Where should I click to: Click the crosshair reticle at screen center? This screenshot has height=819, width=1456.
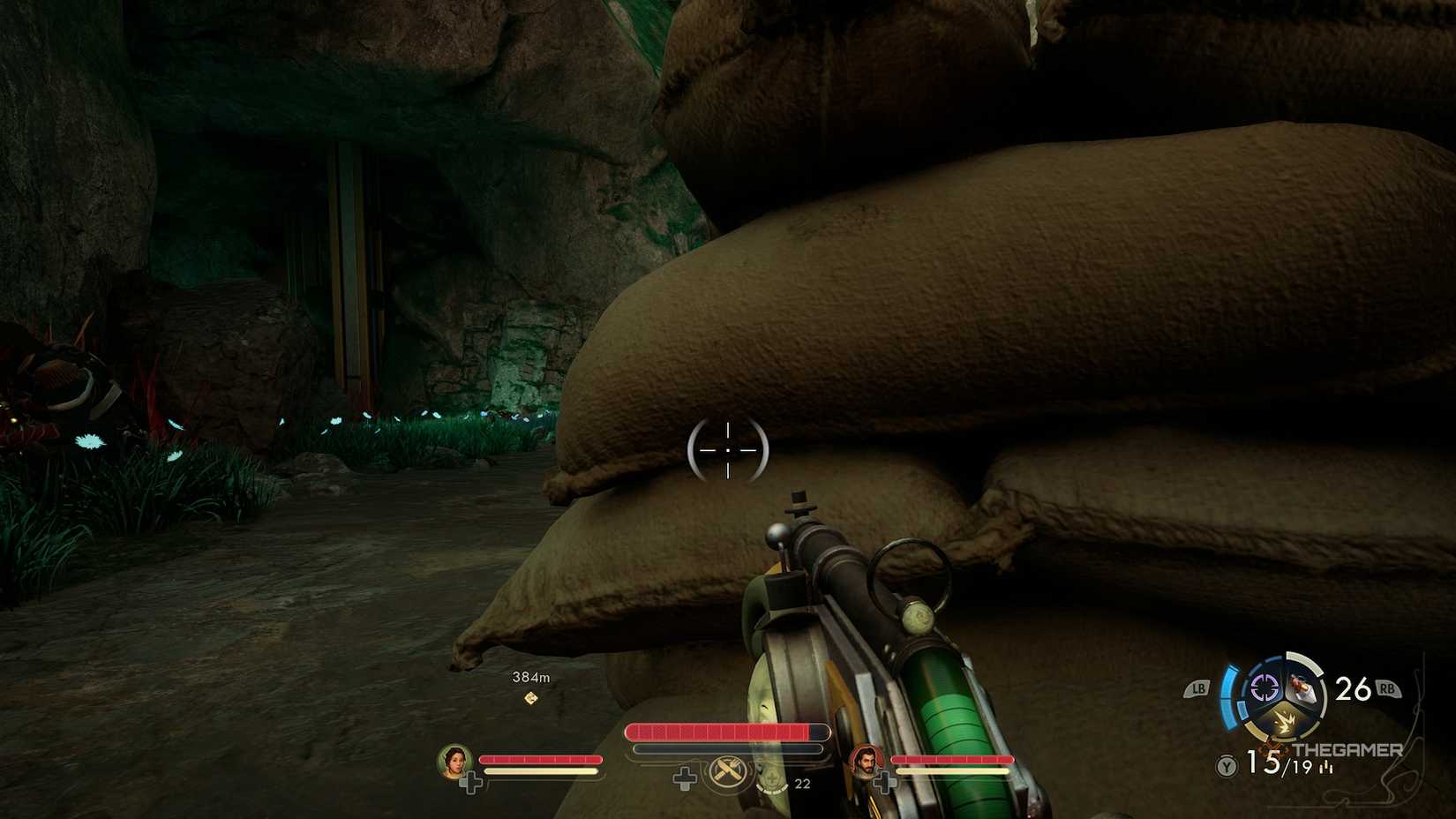pyautogui.click(x=726, y=450)
